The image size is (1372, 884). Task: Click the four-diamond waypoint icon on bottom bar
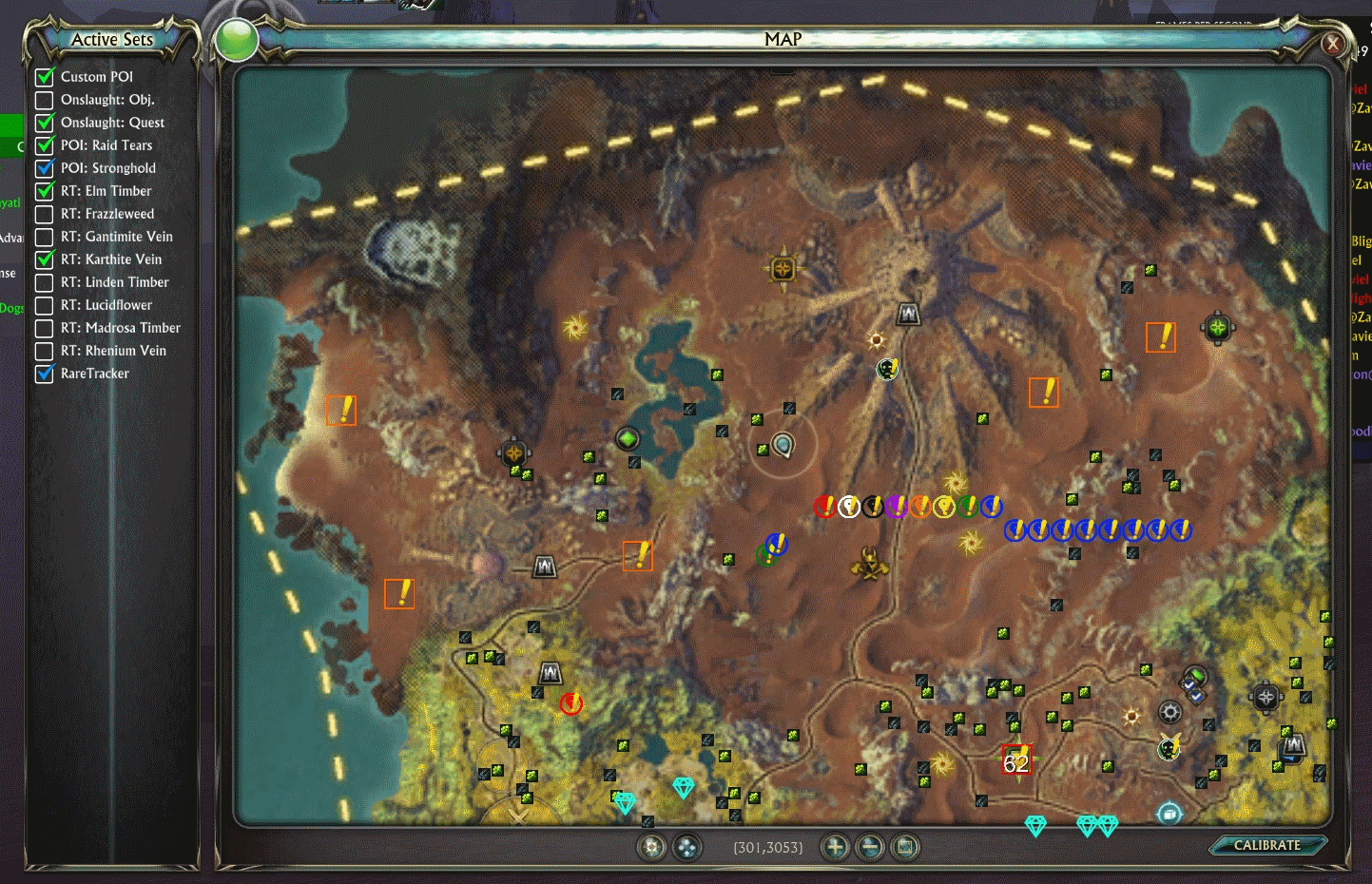tap(687, 846)
